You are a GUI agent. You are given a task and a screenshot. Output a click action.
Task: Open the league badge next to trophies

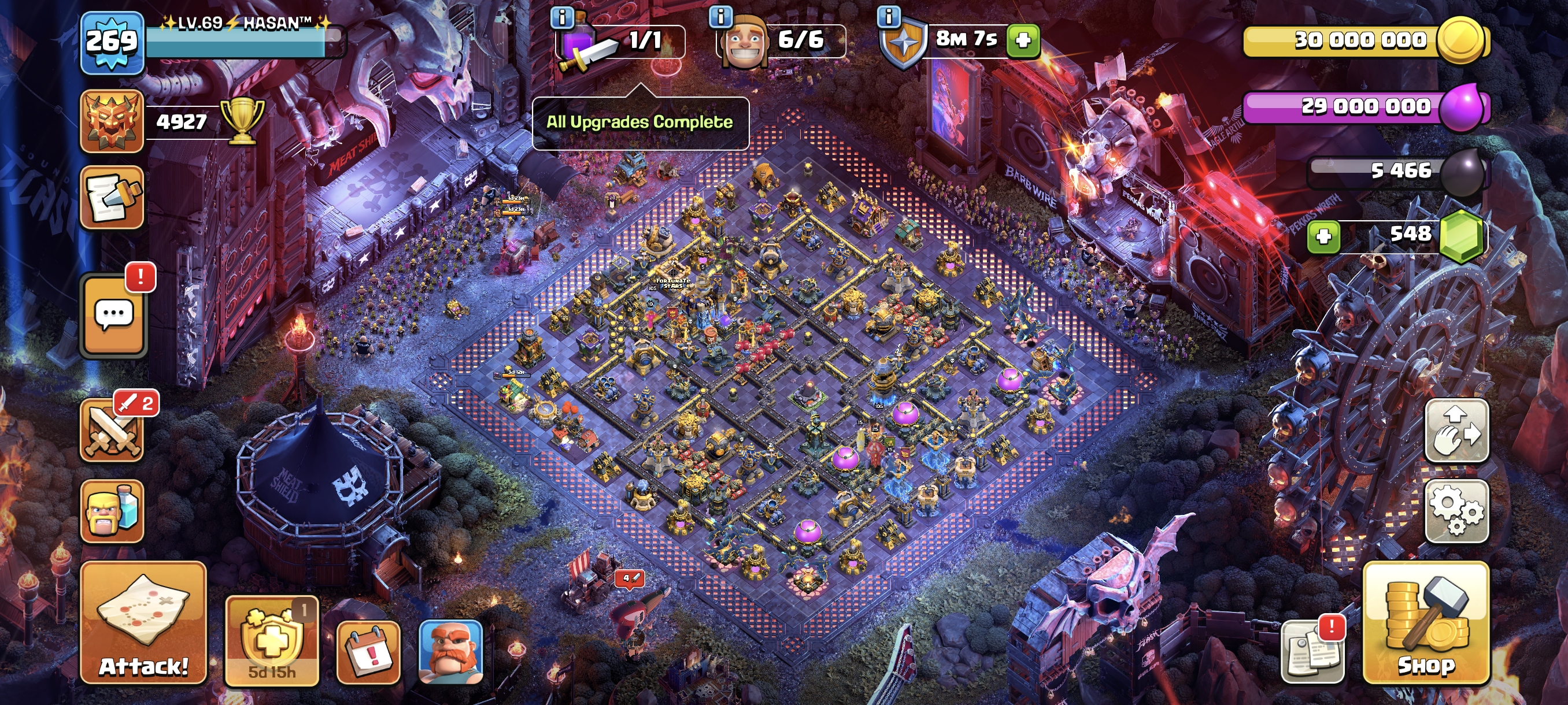coord(112,120)
